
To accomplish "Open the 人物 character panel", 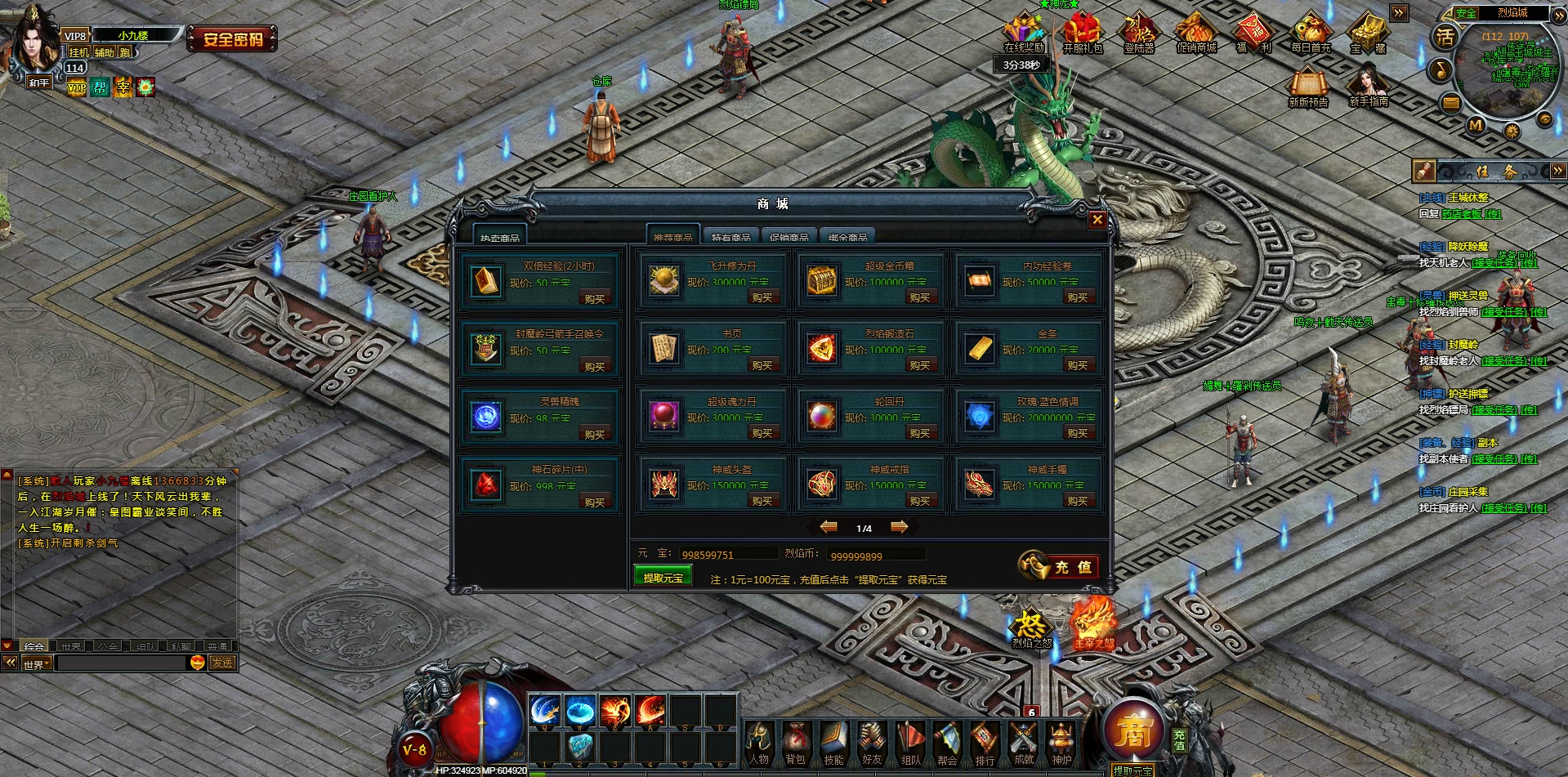I will pyautogui.click(x=758, y=743).
